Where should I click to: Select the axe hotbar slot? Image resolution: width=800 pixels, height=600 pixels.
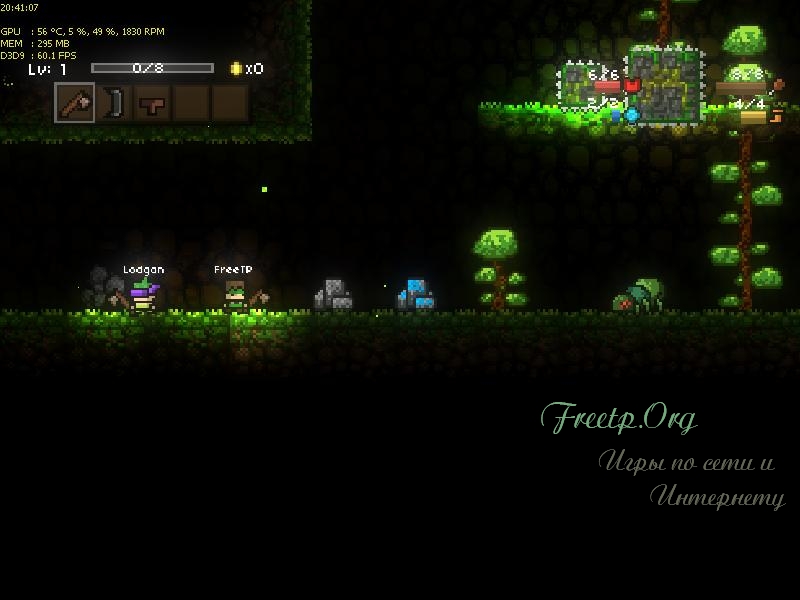[x=74, y=103]
